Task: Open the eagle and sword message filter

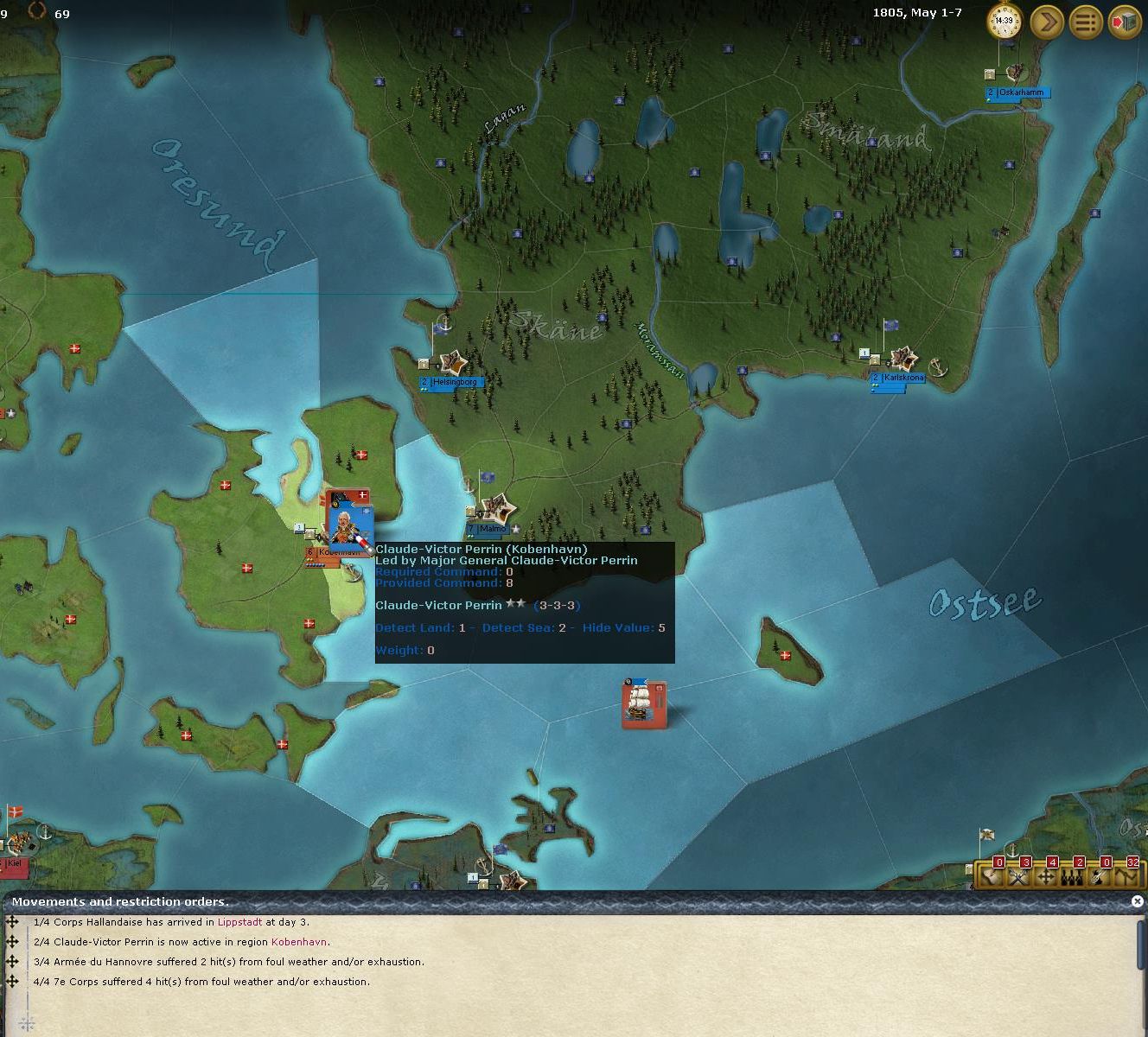Action: [1100, 876]
